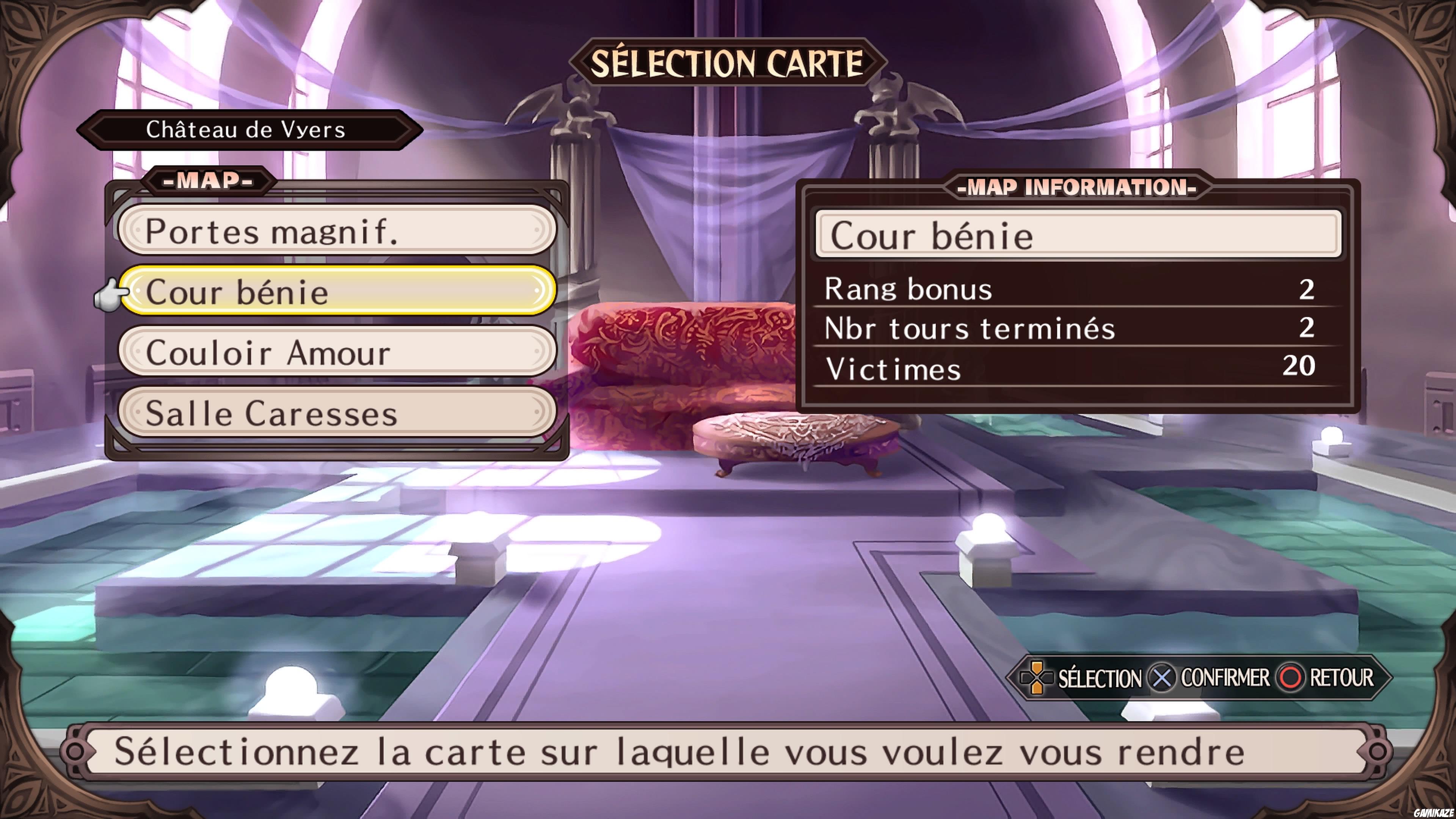
Task: Select Portes magnif. from the map list
Action: [x=339, y=231]
